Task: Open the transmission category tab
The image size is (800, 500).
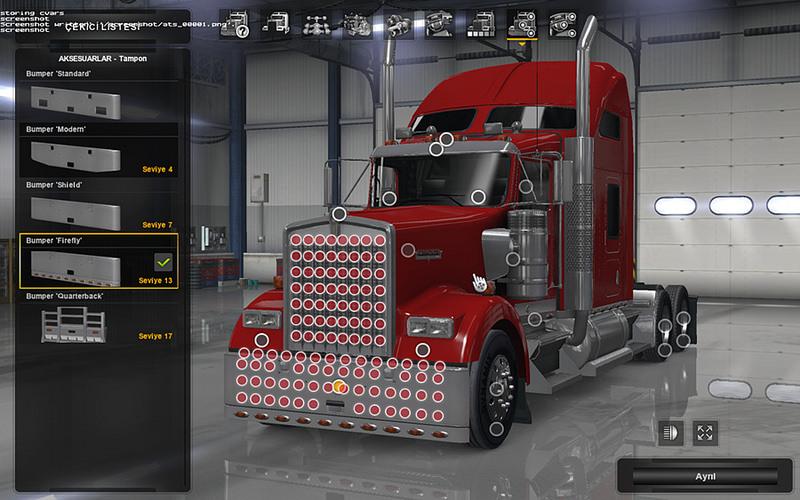Action: click(x=397, y=22)
